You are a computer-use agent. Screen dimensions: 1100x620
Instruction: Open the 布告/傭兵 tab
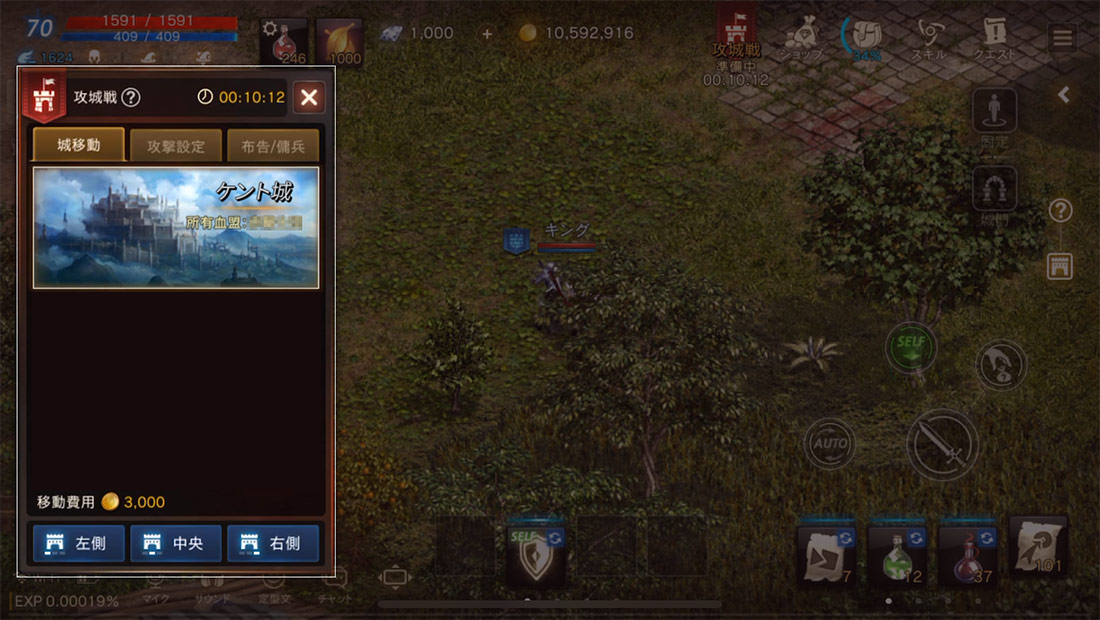(273, 146)
